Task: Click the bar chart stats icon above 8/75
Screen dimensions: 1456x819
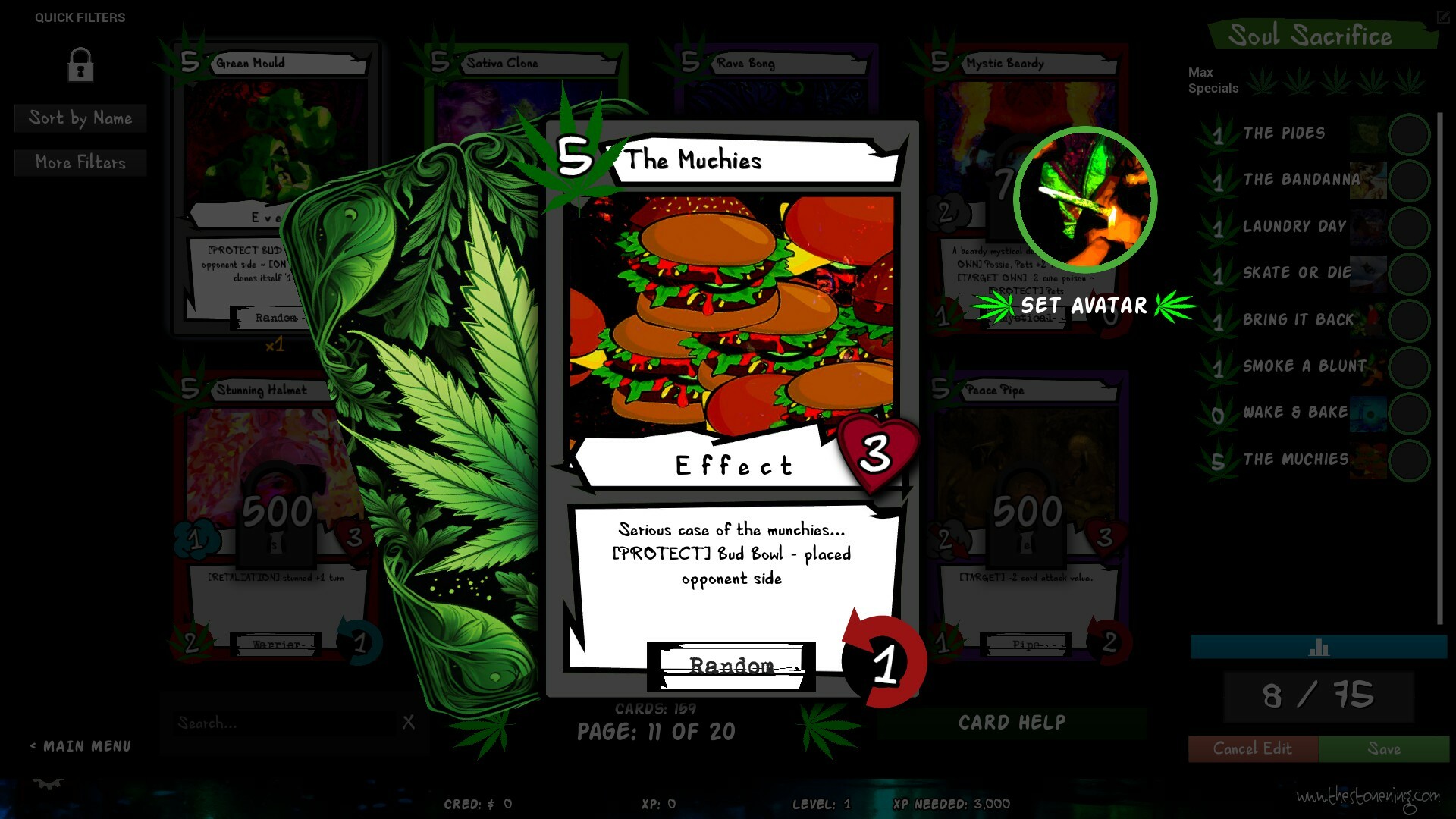Action: (x=1319, y=648)
